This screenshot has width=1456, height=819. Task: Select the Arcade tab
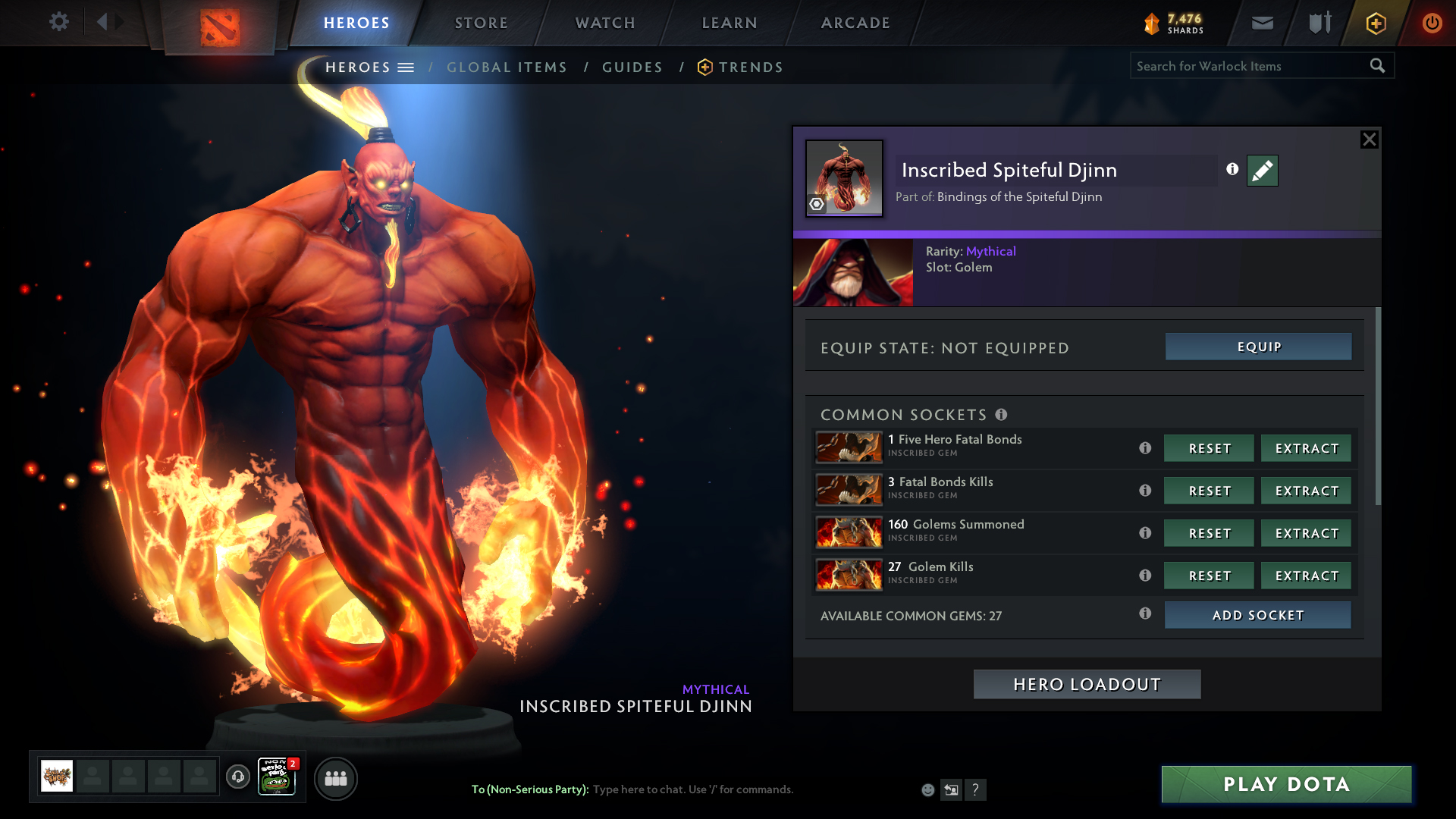(855, 23)
